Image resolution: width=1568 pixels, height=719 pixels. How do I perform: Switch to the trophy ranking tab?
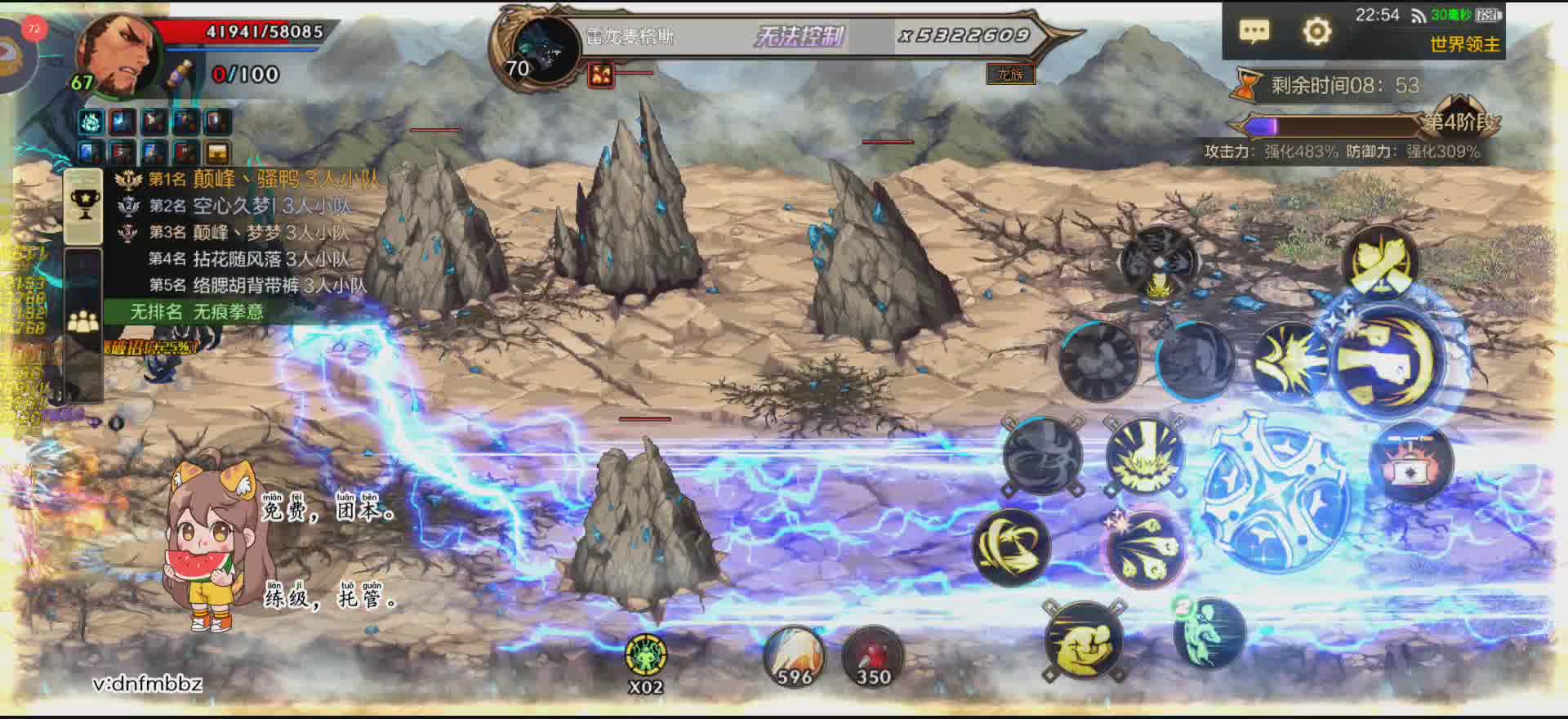[83, 205]
